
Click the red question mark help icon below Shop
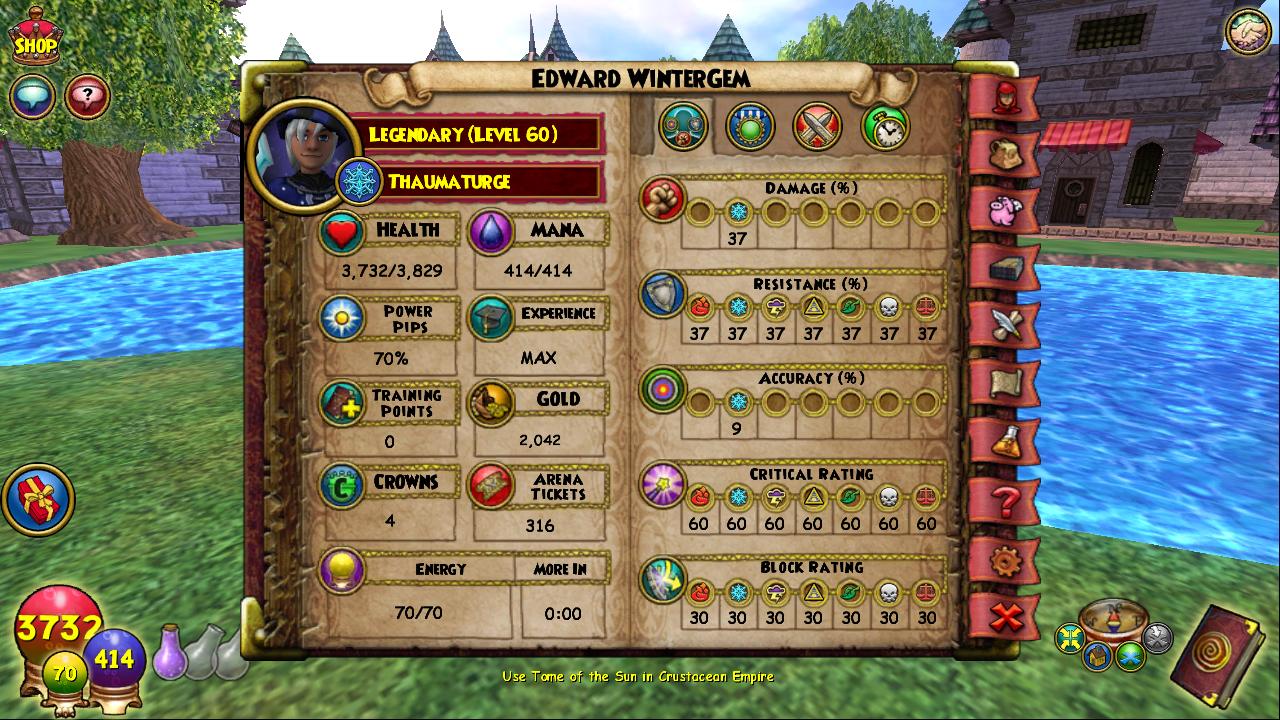tap(88, 97)
